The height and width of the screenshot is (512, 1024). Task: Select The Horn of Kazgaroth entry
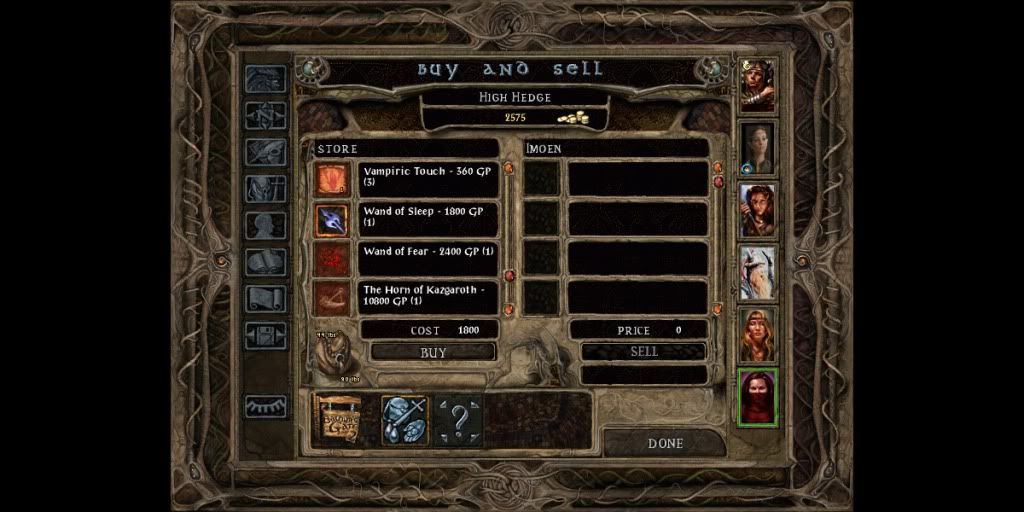coord(429,296)
